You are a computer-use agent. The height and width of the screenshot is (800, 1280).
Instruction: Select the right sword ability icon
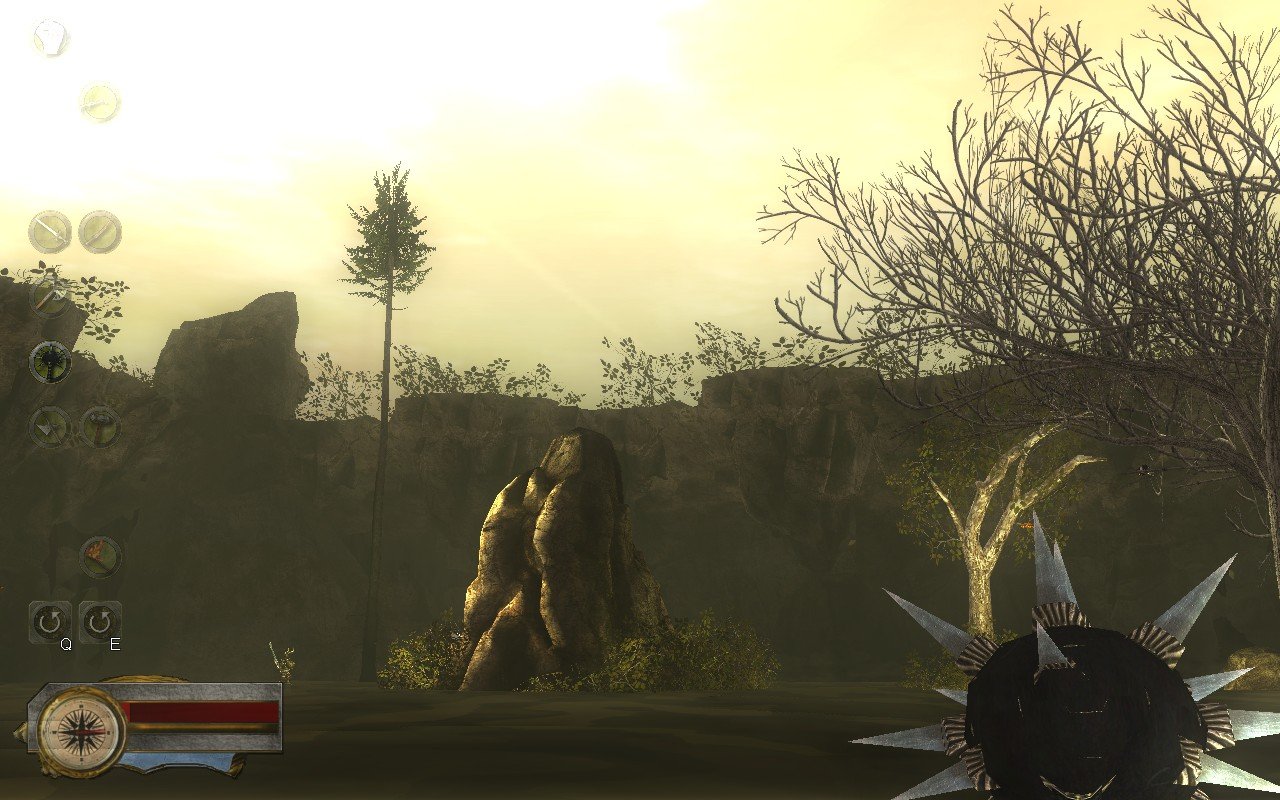(x=100, y=232)
